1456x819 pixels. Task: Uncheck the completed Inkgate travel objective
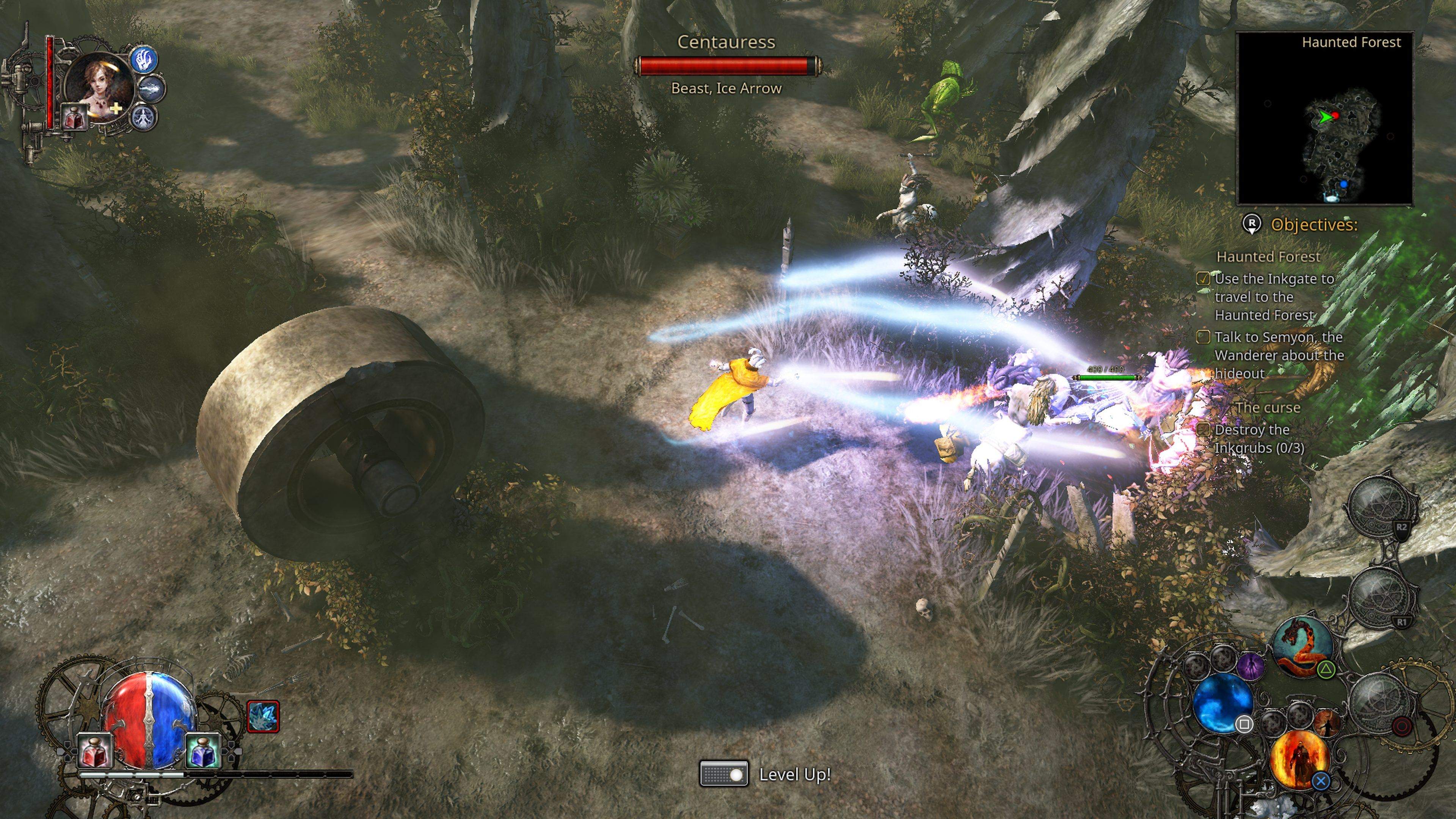click(x=1203, y=279)
